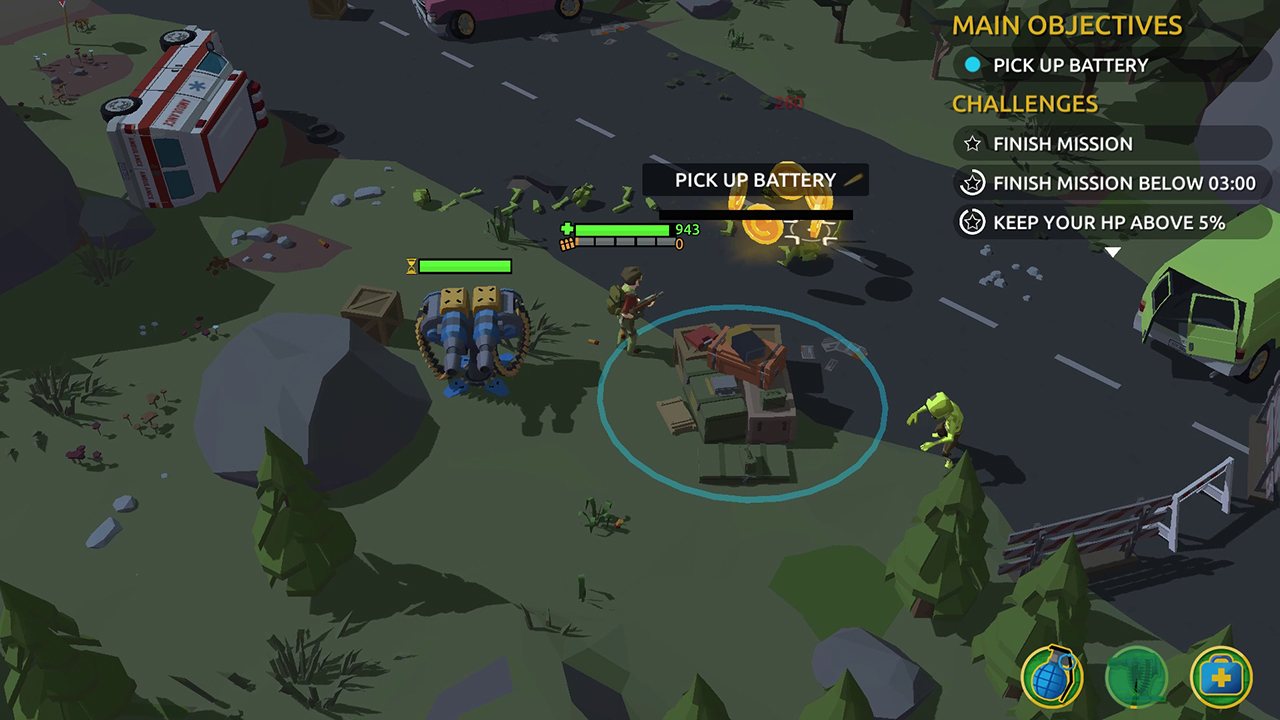Click the turret's green progress bar

465,266
